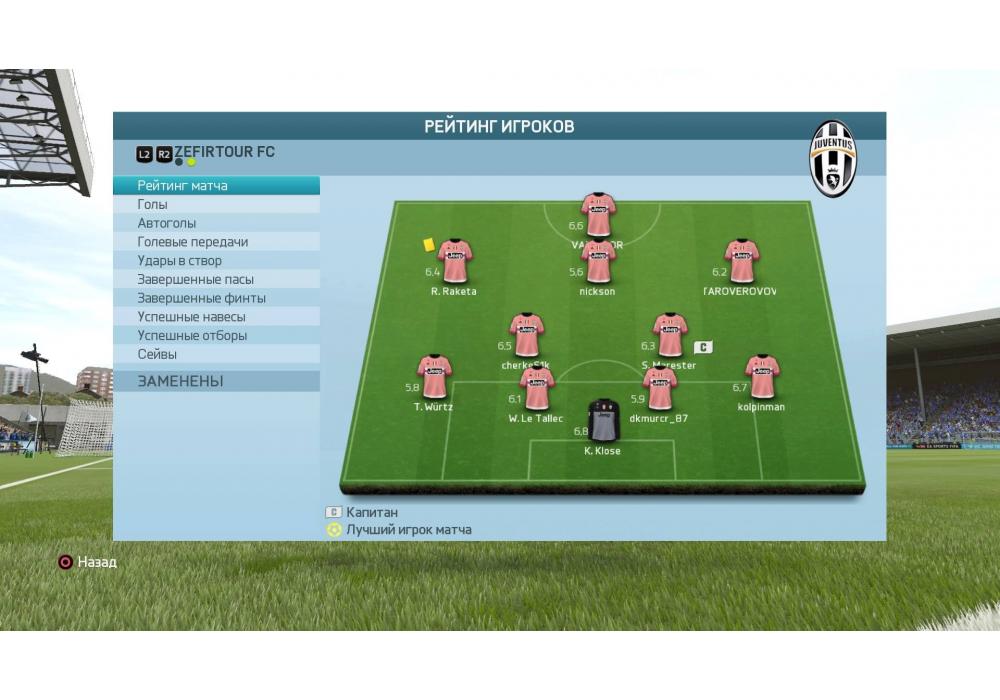
Task: Select the Рейтинг матча menu entry
Action: click(183, 186)
